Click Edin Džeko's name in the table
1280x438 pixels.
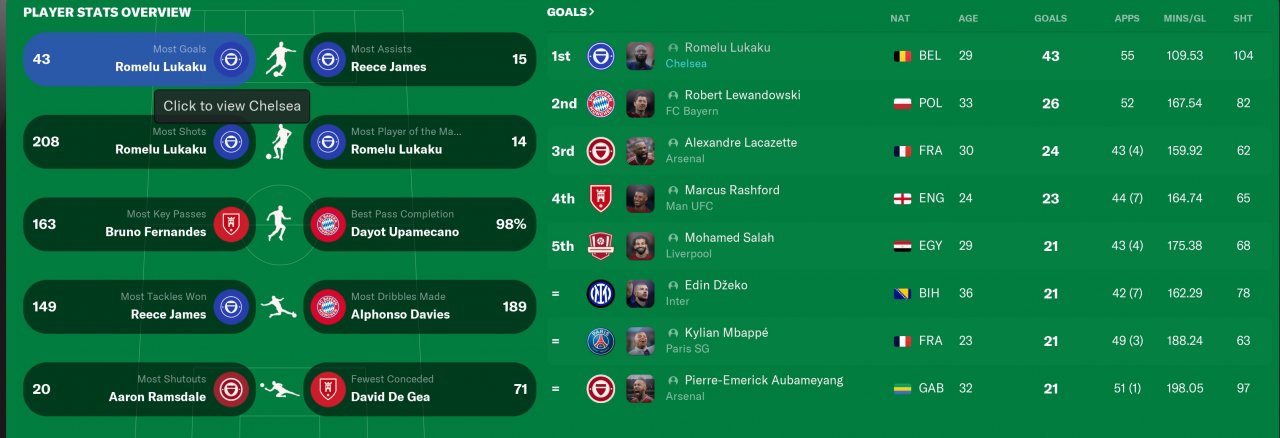[x=715, y=286]
